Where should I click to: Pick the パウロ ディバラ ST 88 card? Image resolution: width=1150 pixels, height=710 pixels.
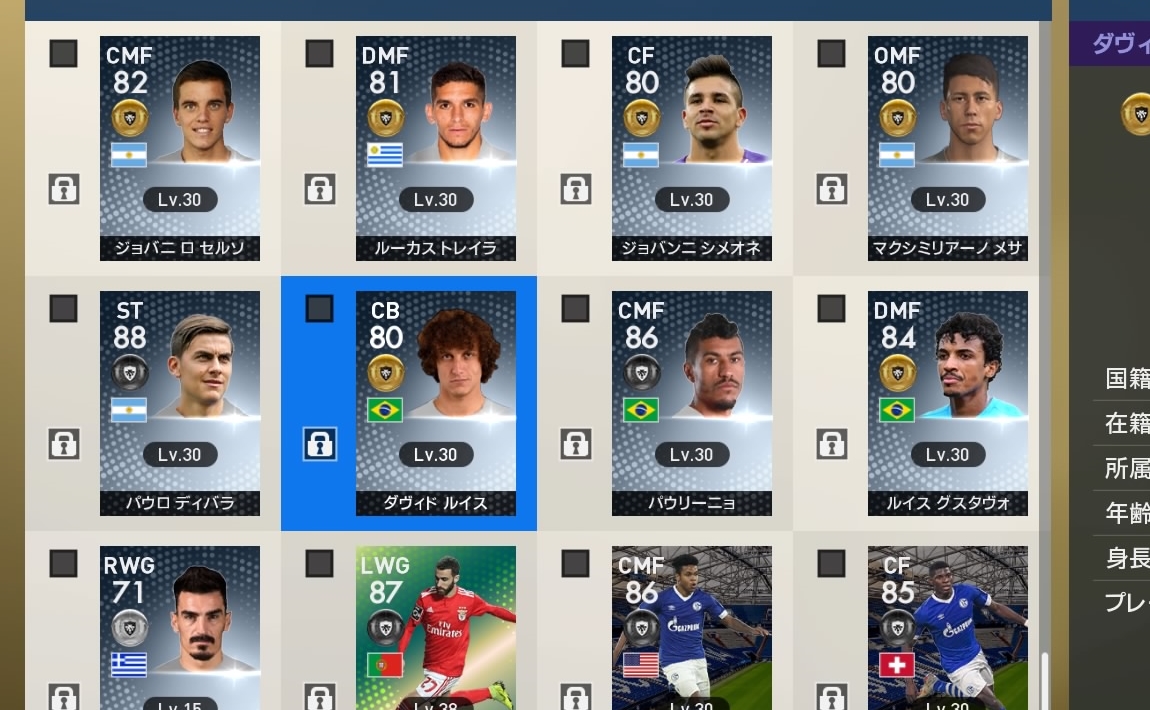coord(180,403)
